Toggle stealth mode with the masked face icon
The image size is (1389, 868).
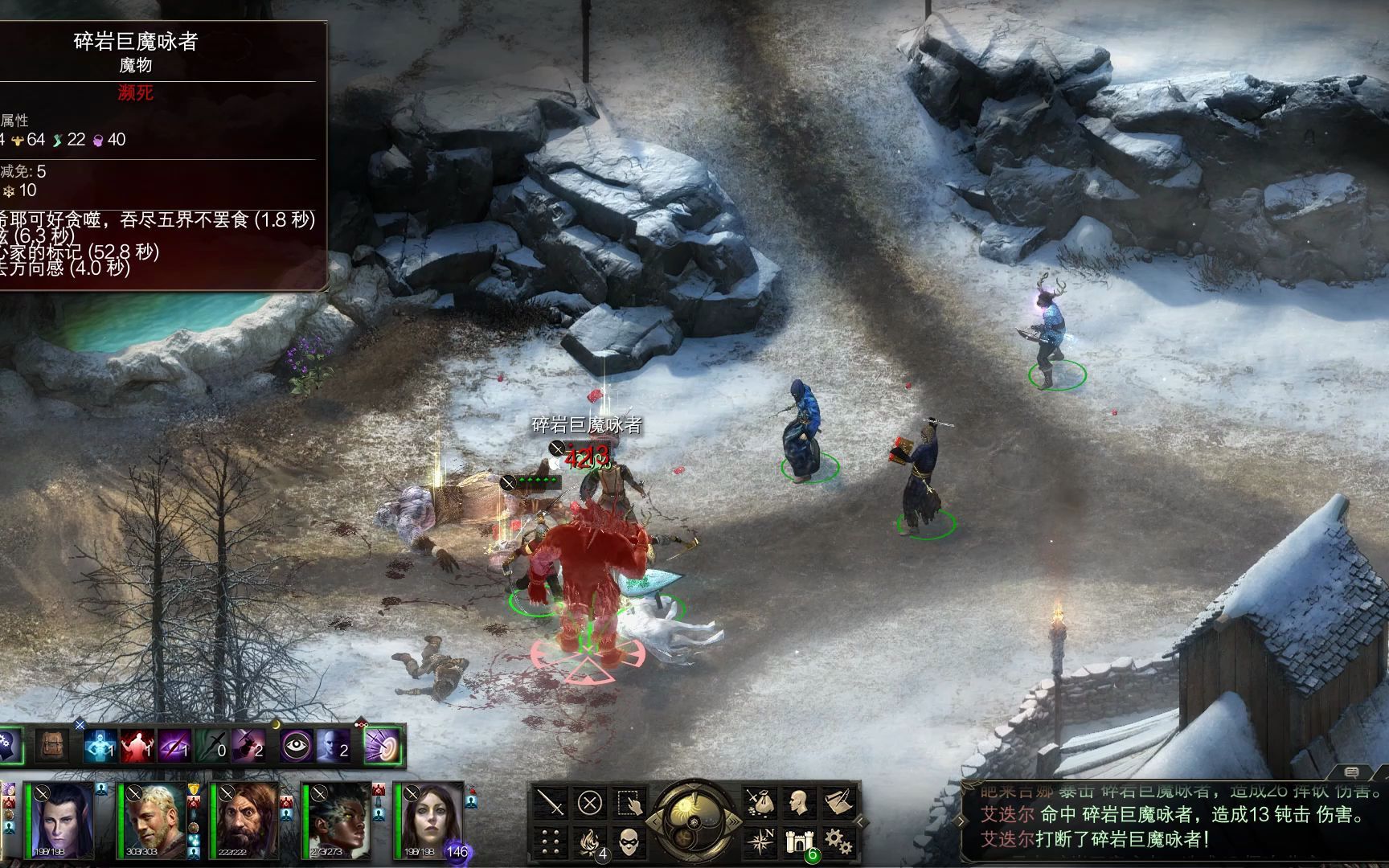pos(629,841)
